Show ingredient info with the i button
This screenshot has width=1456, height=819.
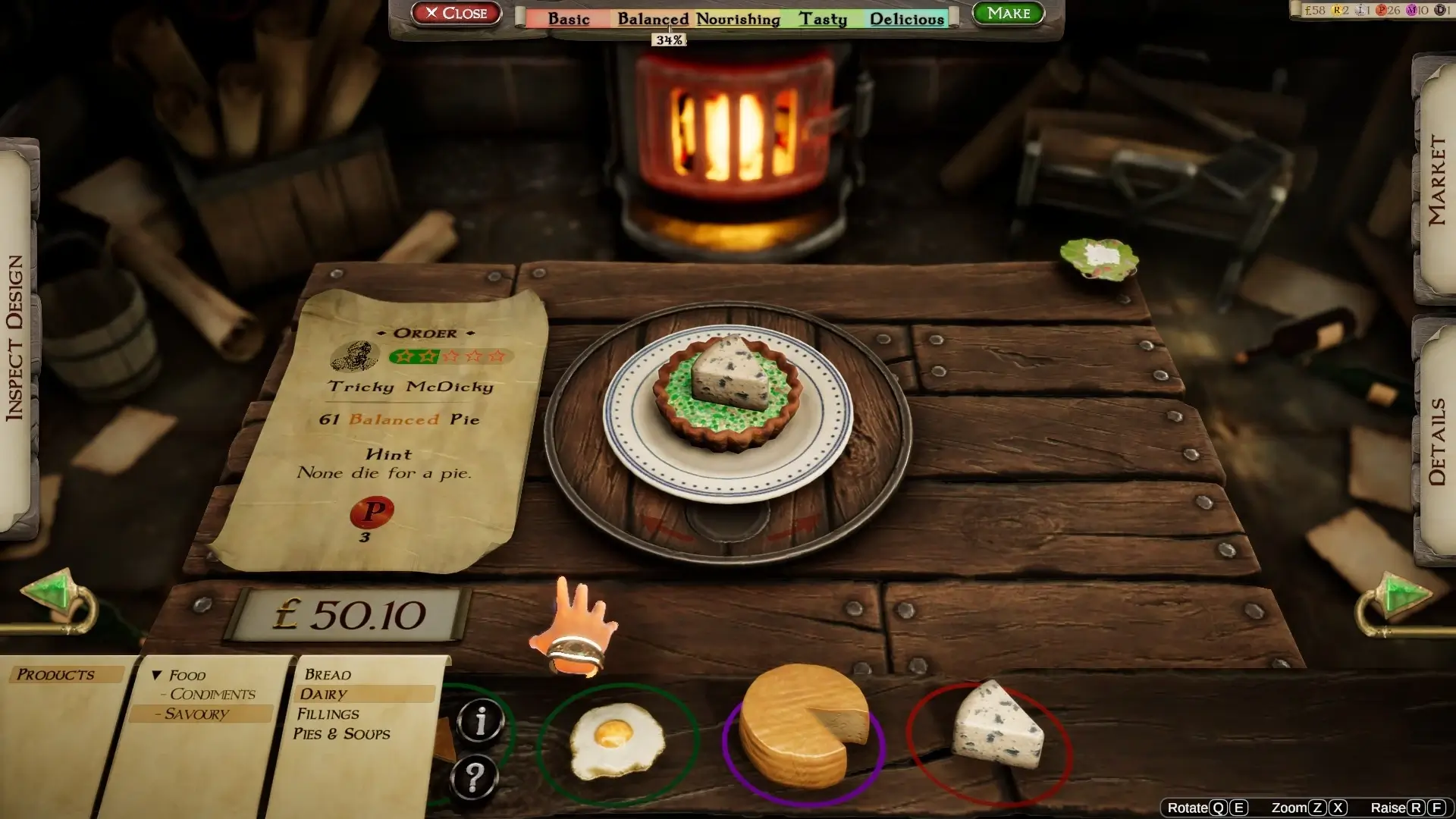coord(480,720)
